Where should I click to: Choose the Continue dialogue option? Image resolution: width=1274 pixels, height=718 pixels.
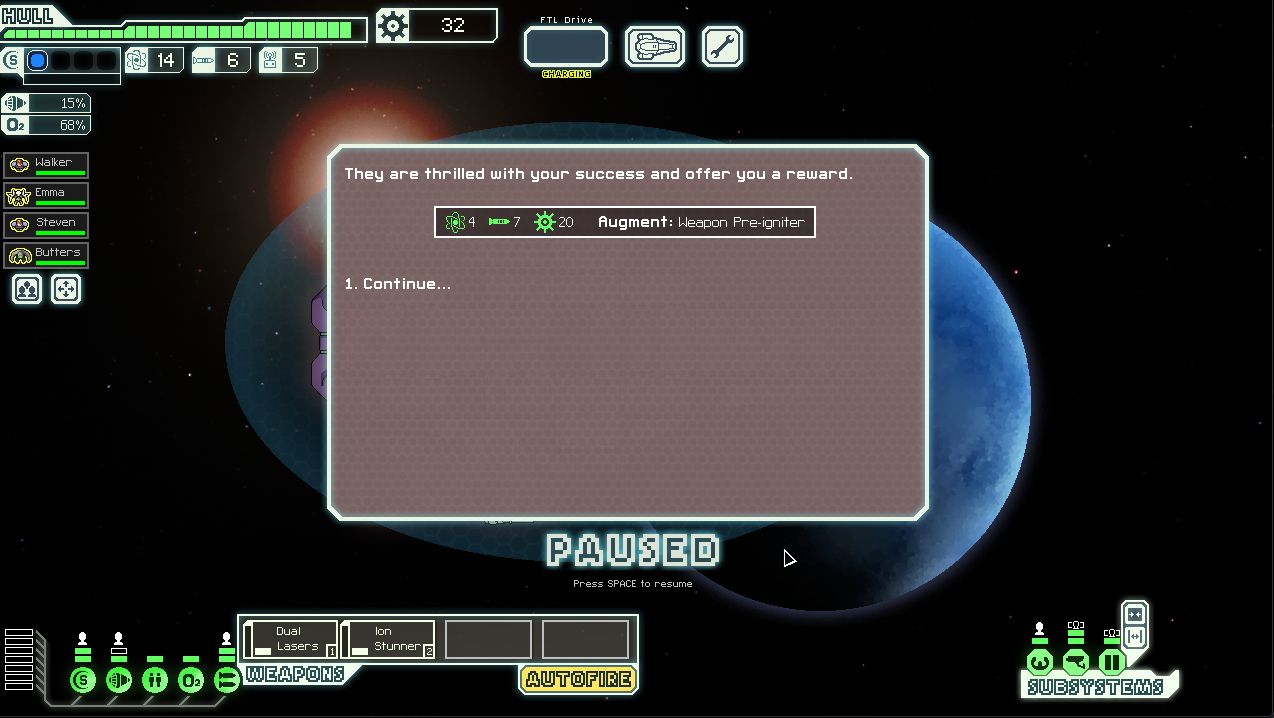tap(398, 284)
